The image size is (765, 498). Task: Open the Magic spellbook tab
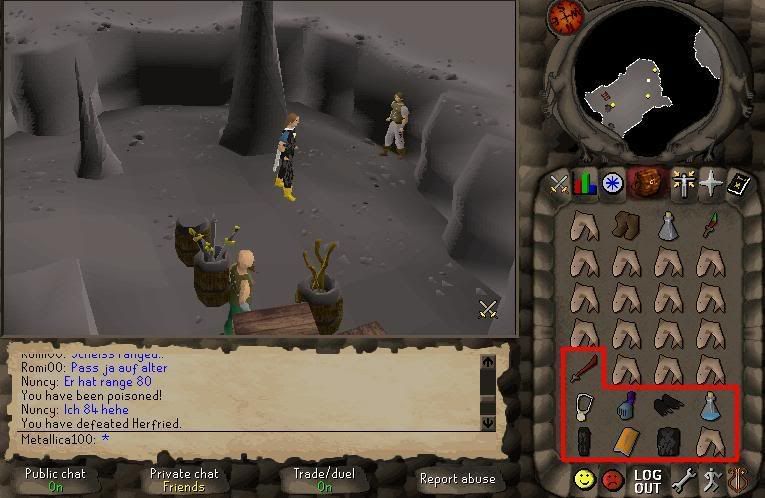[738, 184]
